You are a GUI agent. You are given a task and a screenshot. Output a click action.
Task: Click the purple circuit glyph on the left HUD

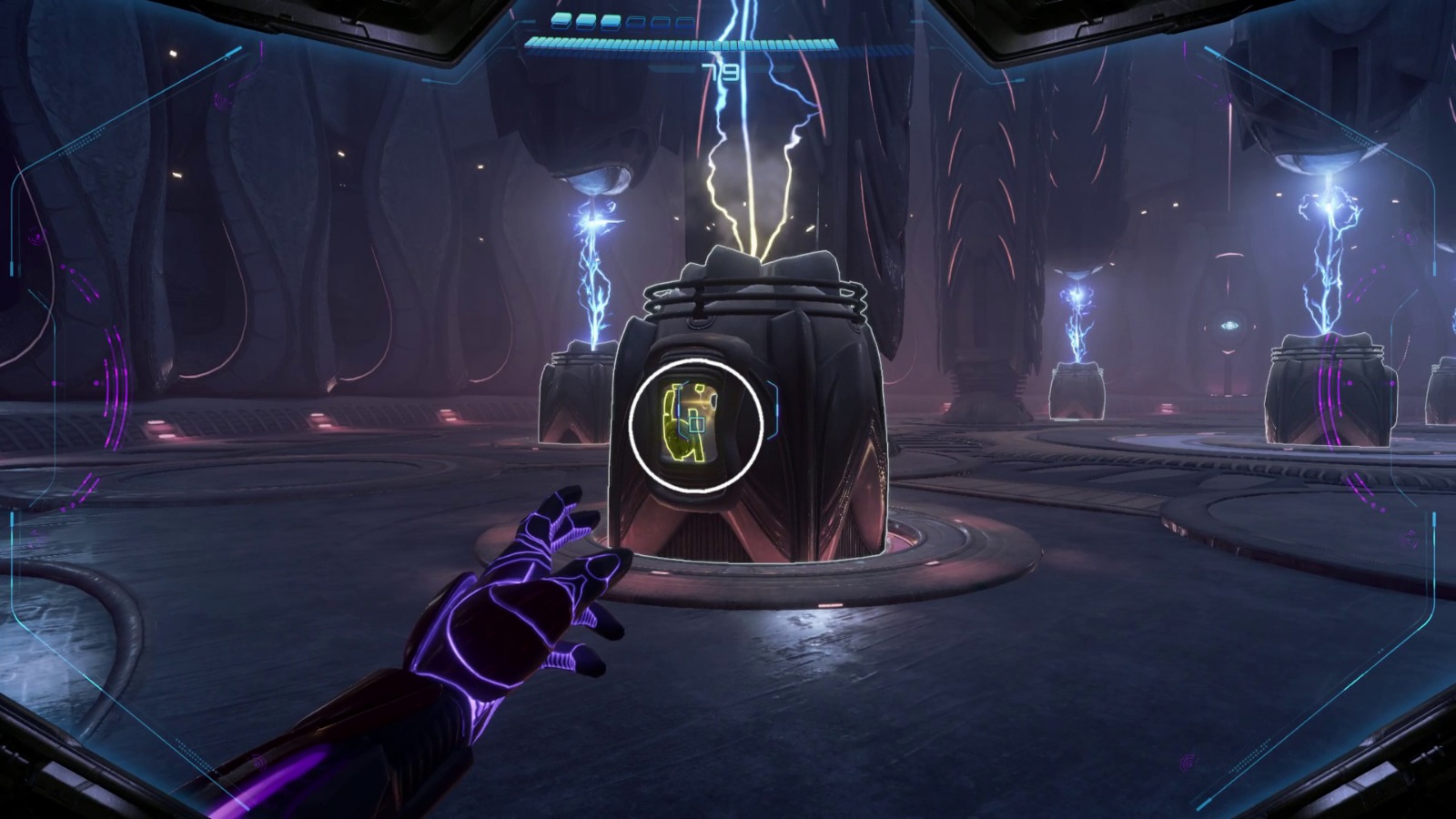38,237
